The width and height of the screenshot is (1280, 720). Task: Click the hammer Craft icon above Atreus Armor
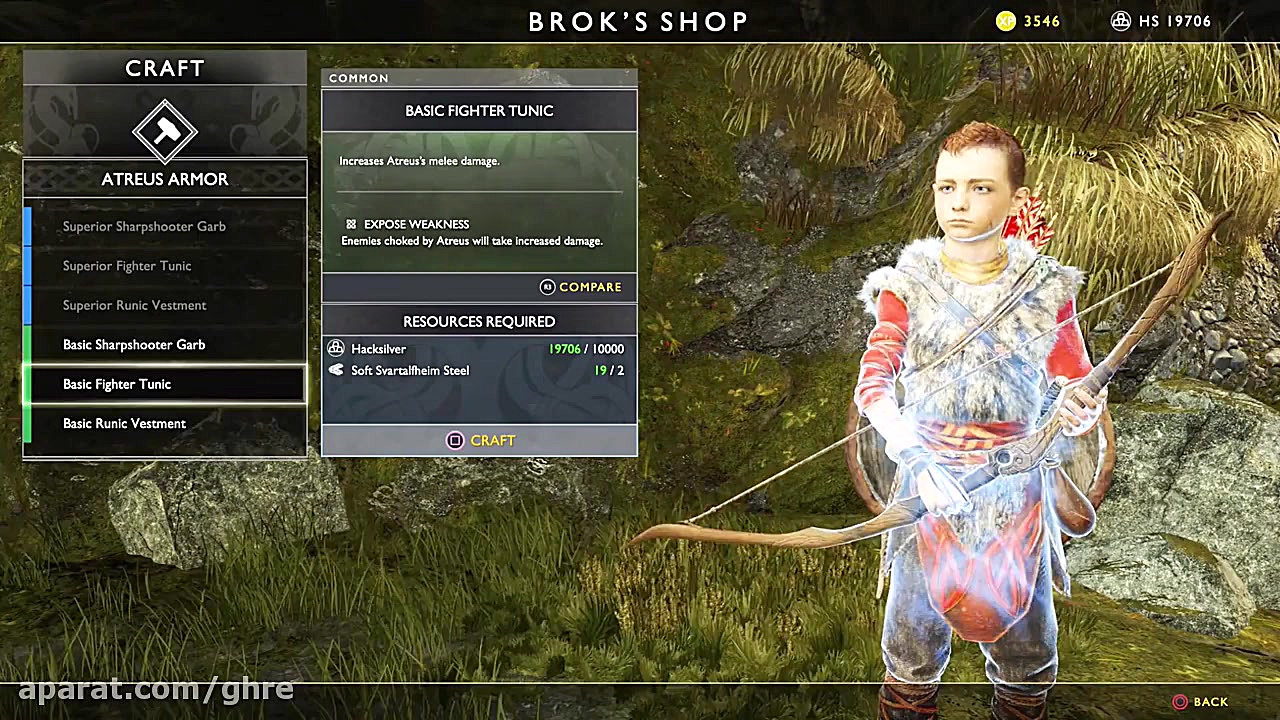[165, 130]
